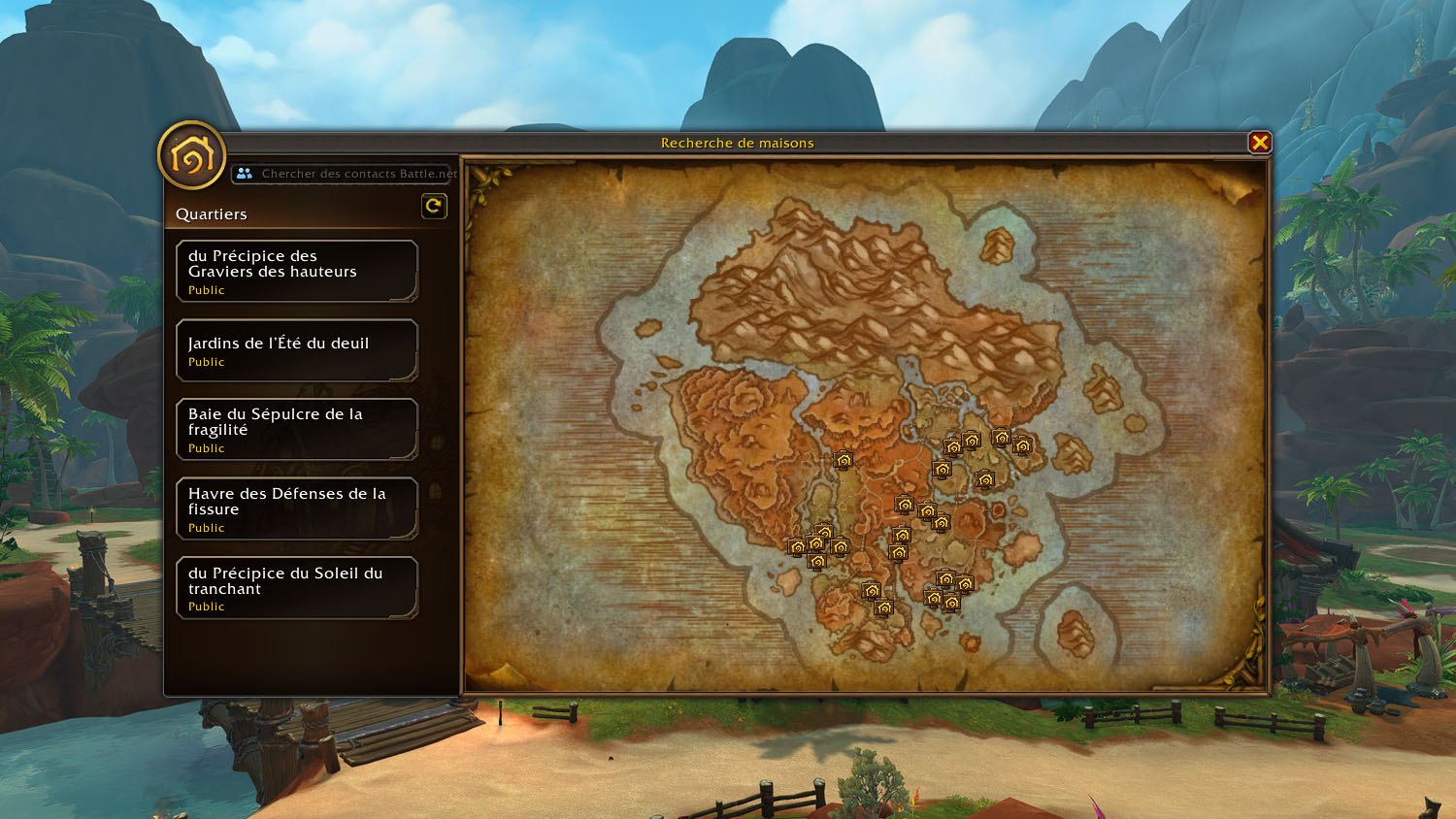The width and height of the screenshot is (1456, 819).
Task: Select du Précipice du Soleil du tranchant
Action: [x=296, y=588]
